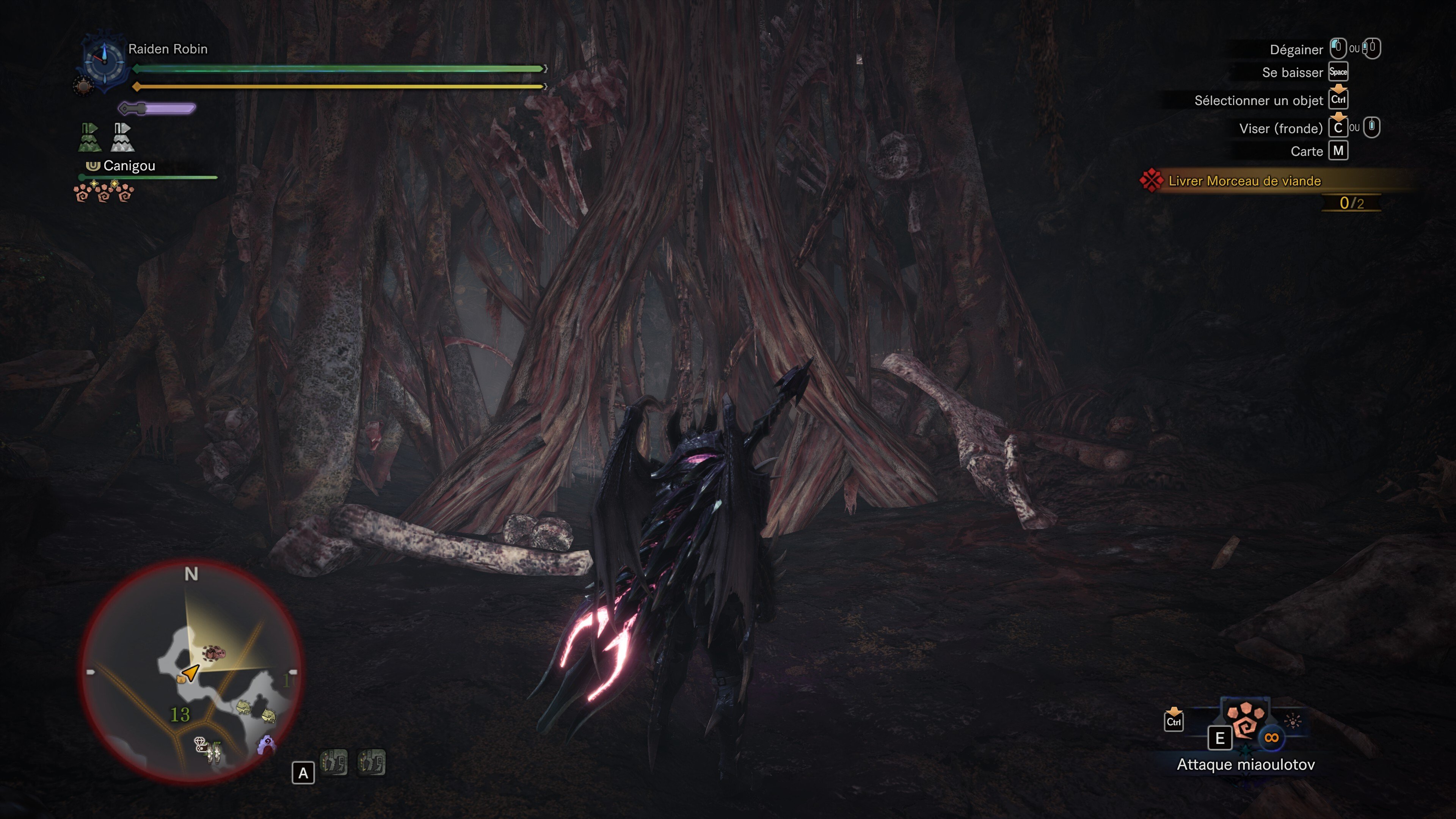Select the dimmed item right of paw
The image size is (1456, 819).
point(1292,721)
